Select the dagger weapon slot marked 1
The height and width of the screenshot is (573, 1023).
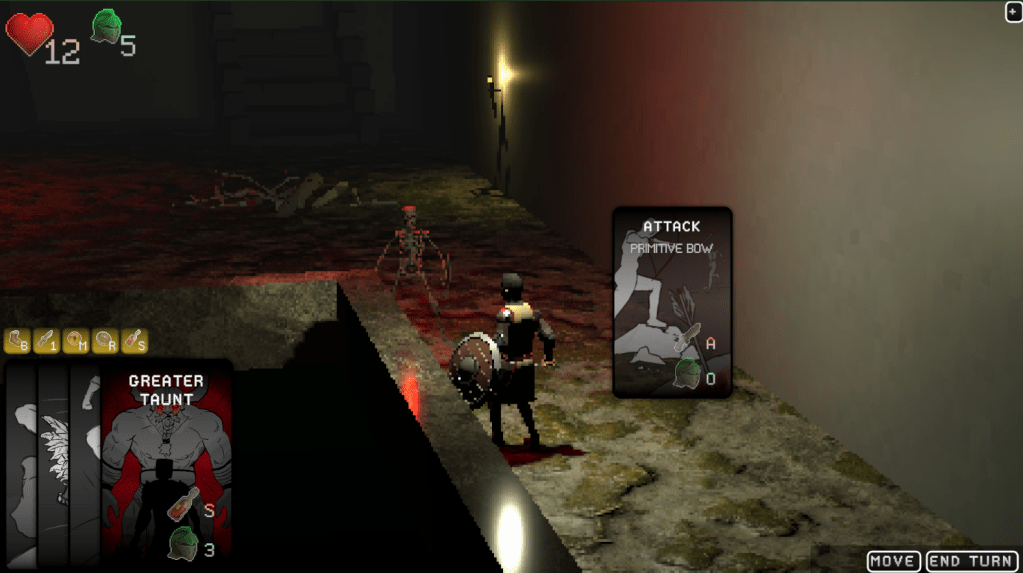46,341
